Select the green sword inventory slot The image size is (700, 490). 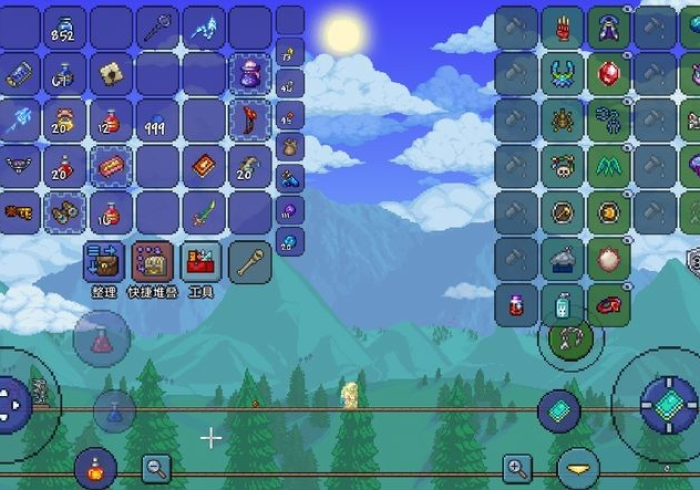point(203,212)
